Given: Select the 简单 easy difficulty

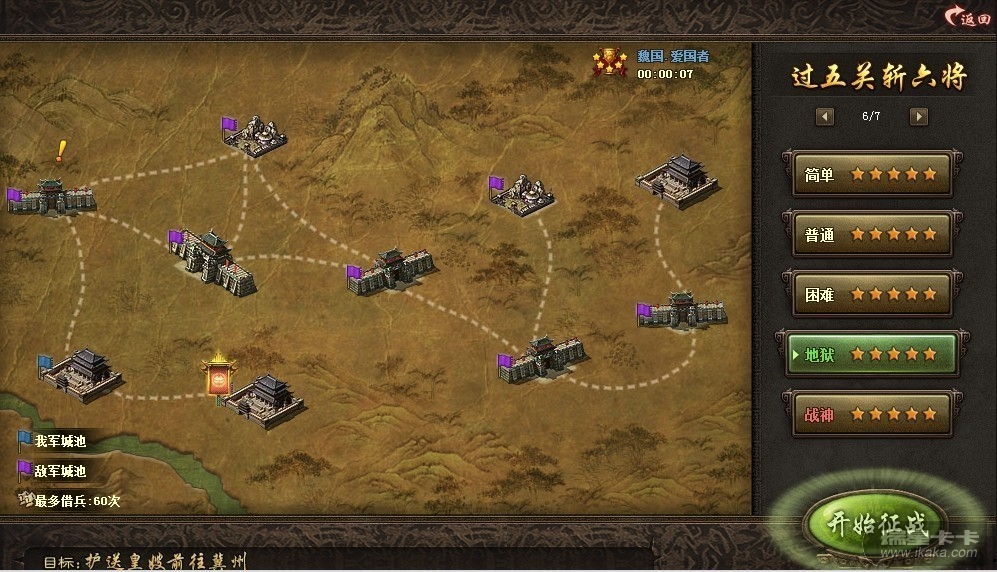Looking at the screenshot, I should click(867, 174).
